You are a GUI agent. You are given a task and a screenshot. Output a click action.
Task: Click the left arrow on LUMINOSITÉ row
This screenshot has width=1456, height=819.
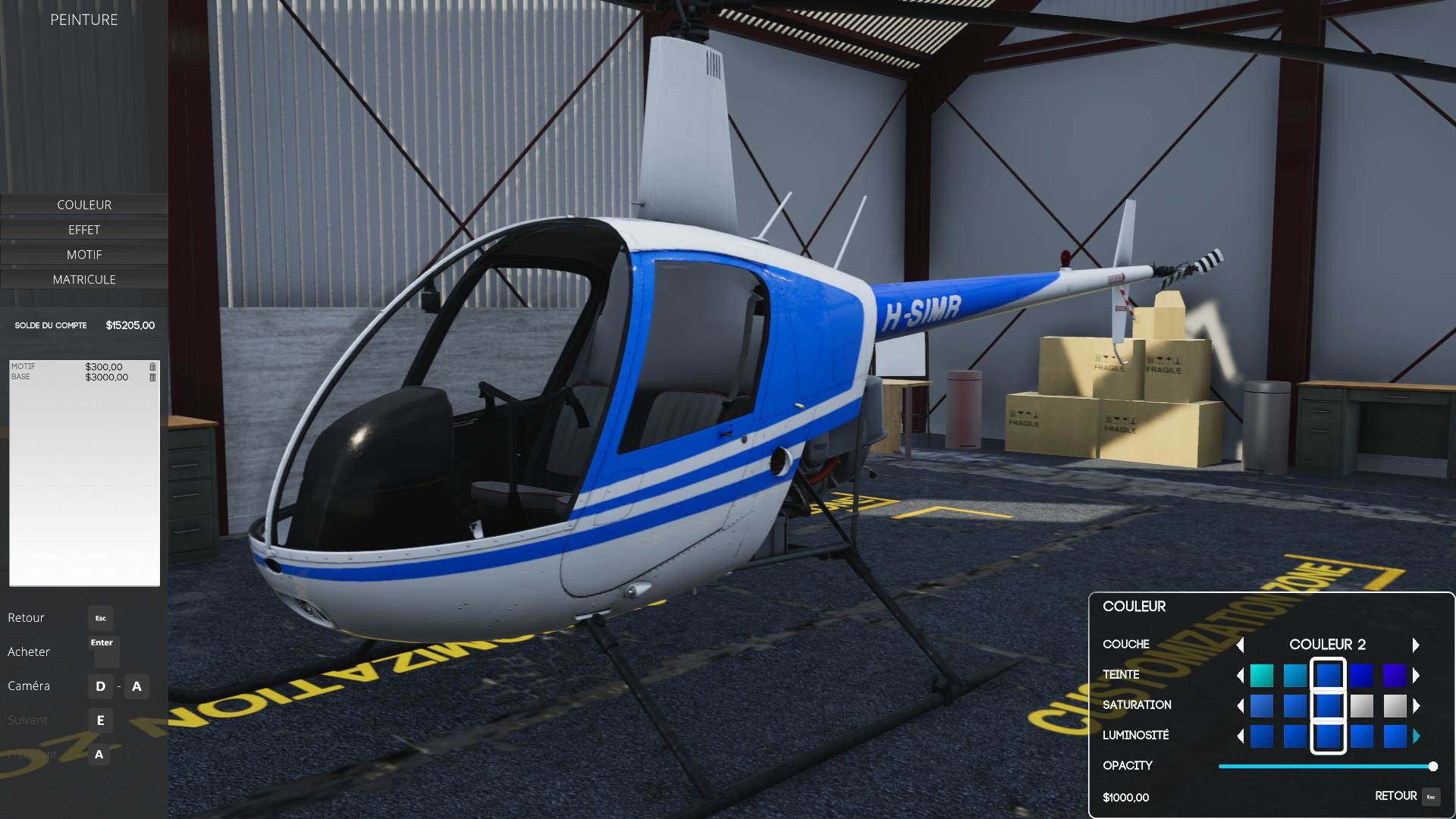1240,735
